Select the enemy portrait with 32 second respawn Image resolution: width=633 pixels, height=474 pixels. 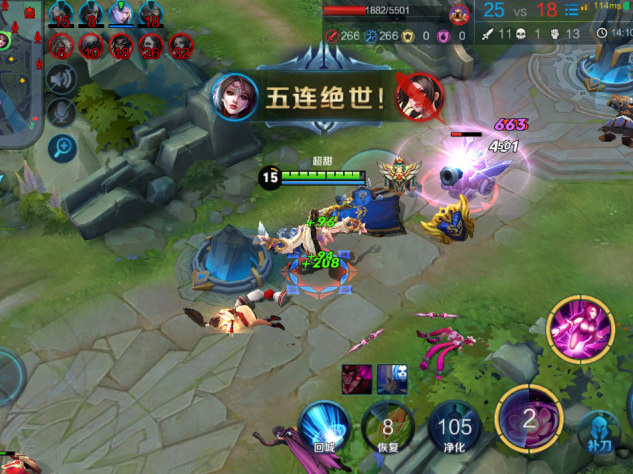(180, 45)
